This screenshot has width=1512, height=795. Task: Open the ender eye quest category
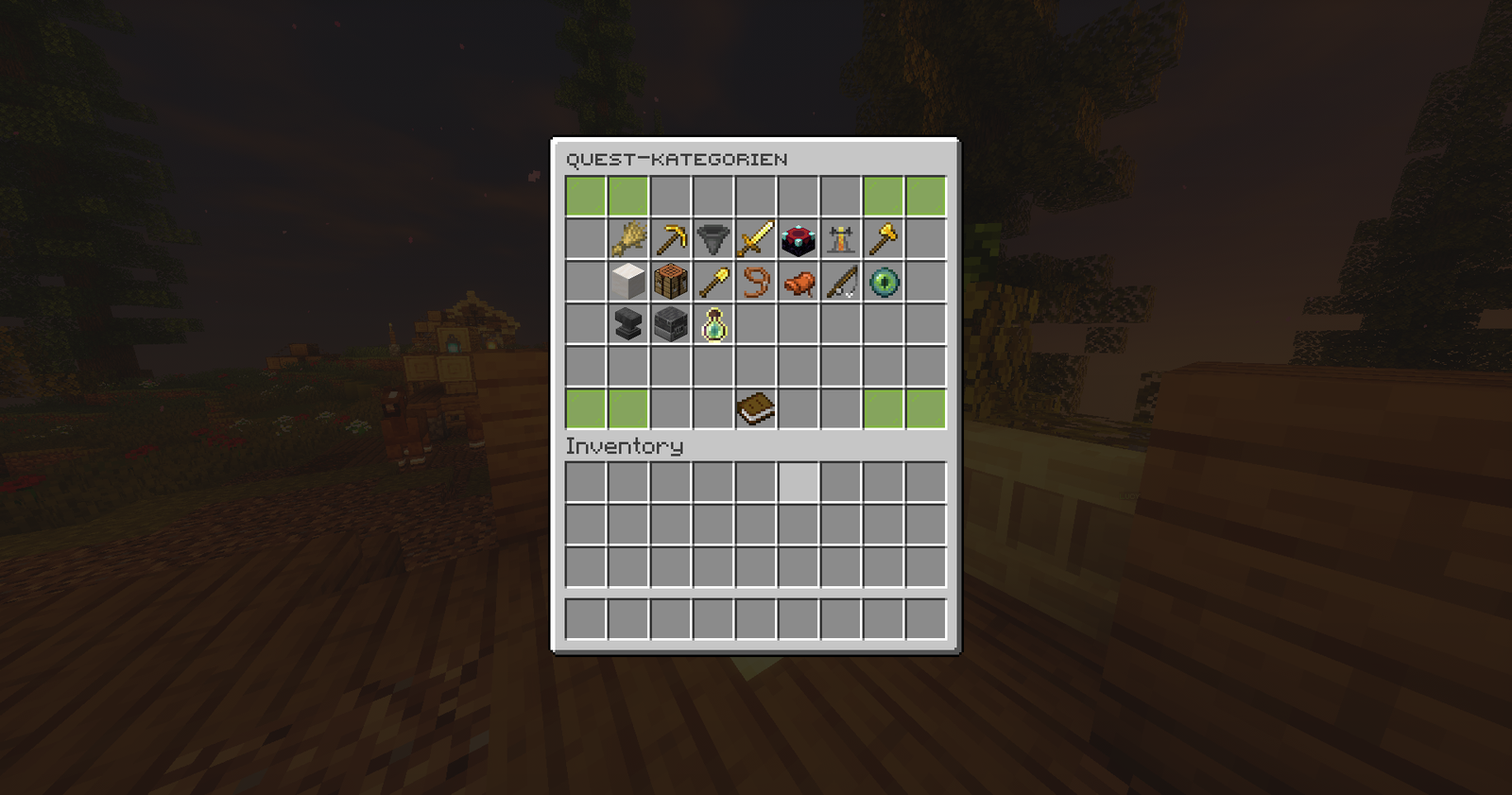(x=883, y=282)
